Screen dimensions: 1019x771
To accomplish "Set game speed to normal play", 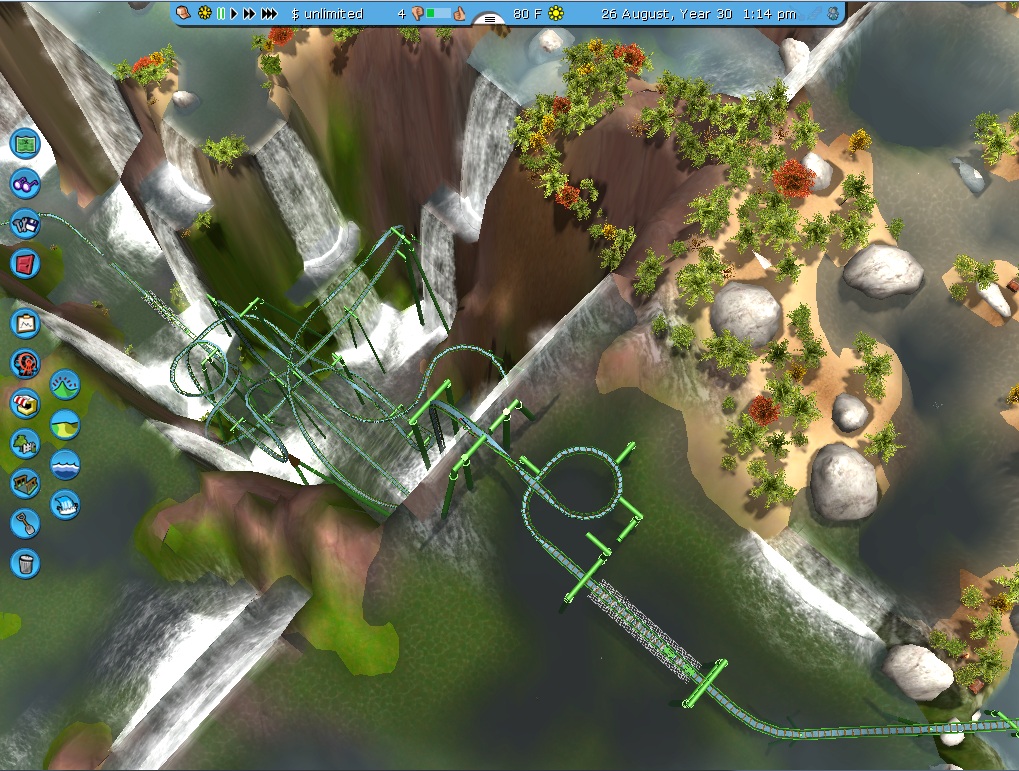I will click(234, 14).
